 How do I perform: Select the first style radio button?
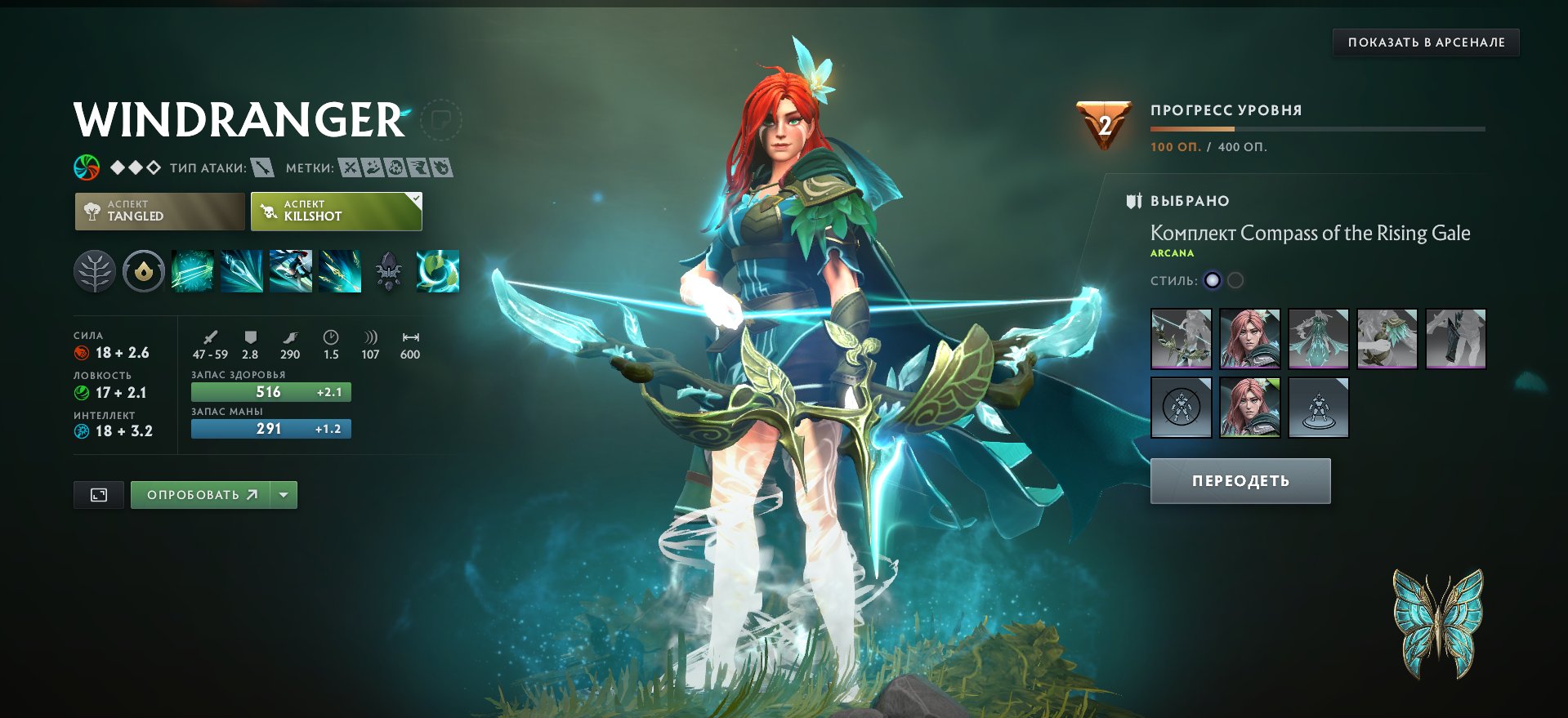1213,280
